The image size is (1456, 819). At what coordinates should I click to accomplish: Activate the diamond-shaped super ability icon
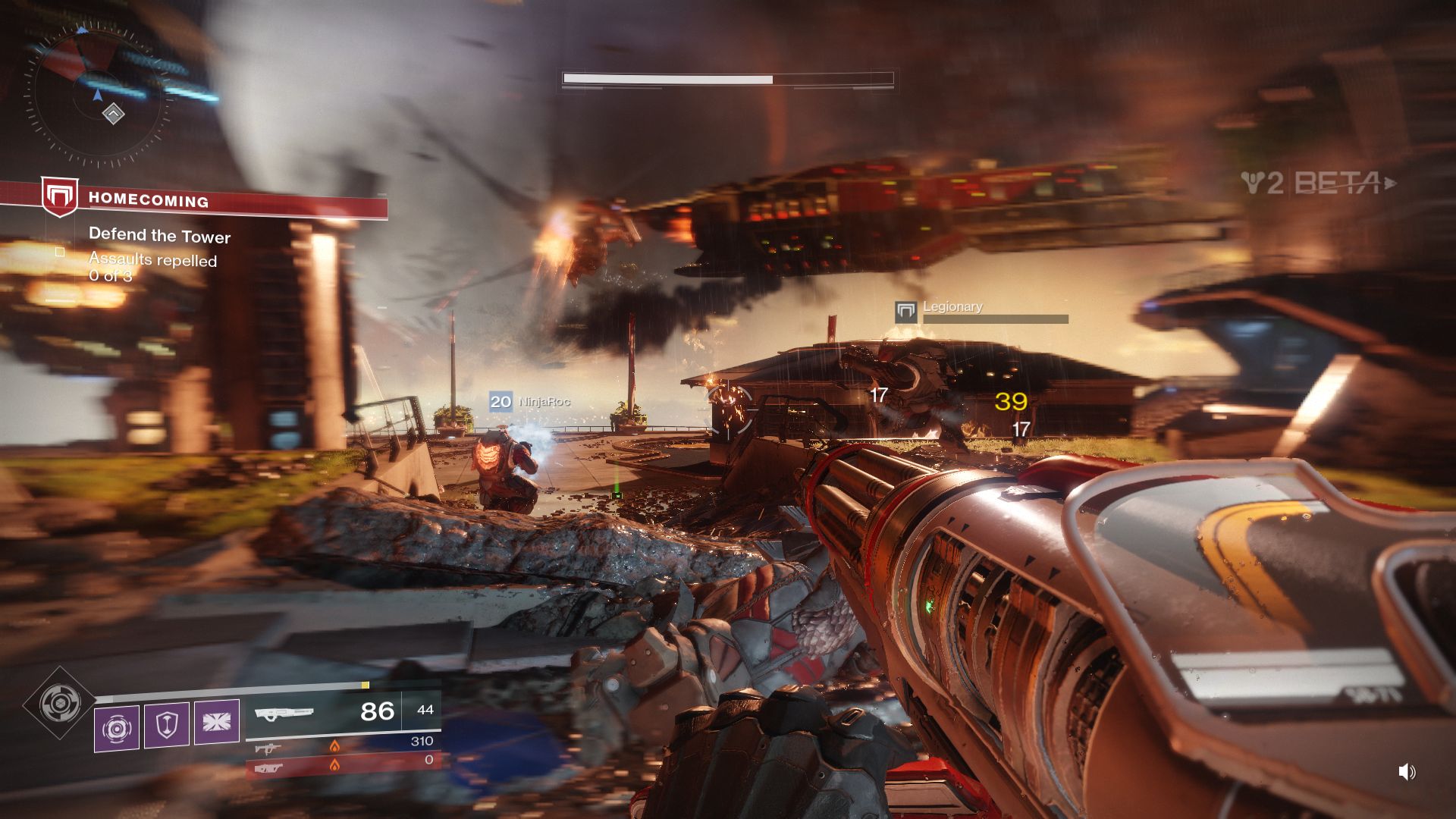click(x=59, y=704)
